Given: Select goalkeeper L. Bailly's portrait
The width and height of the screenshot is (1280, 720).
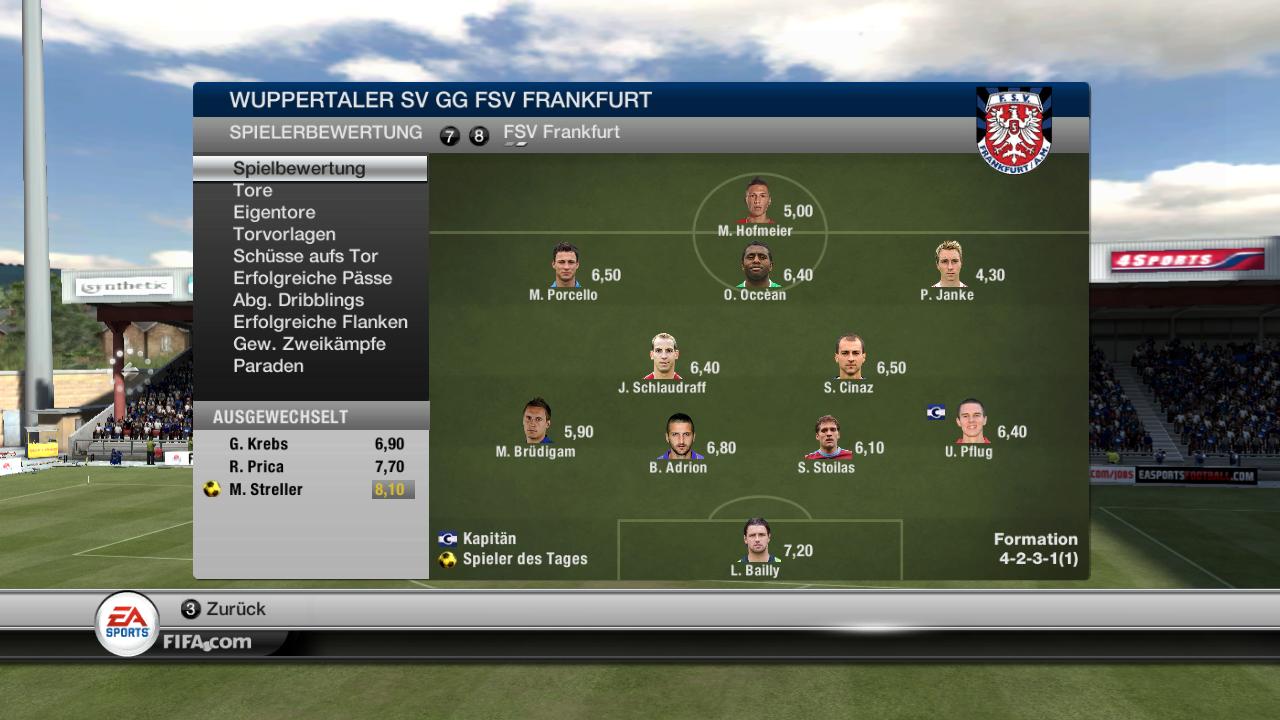Looking at the screenshot, I should (x=757, y=541).
